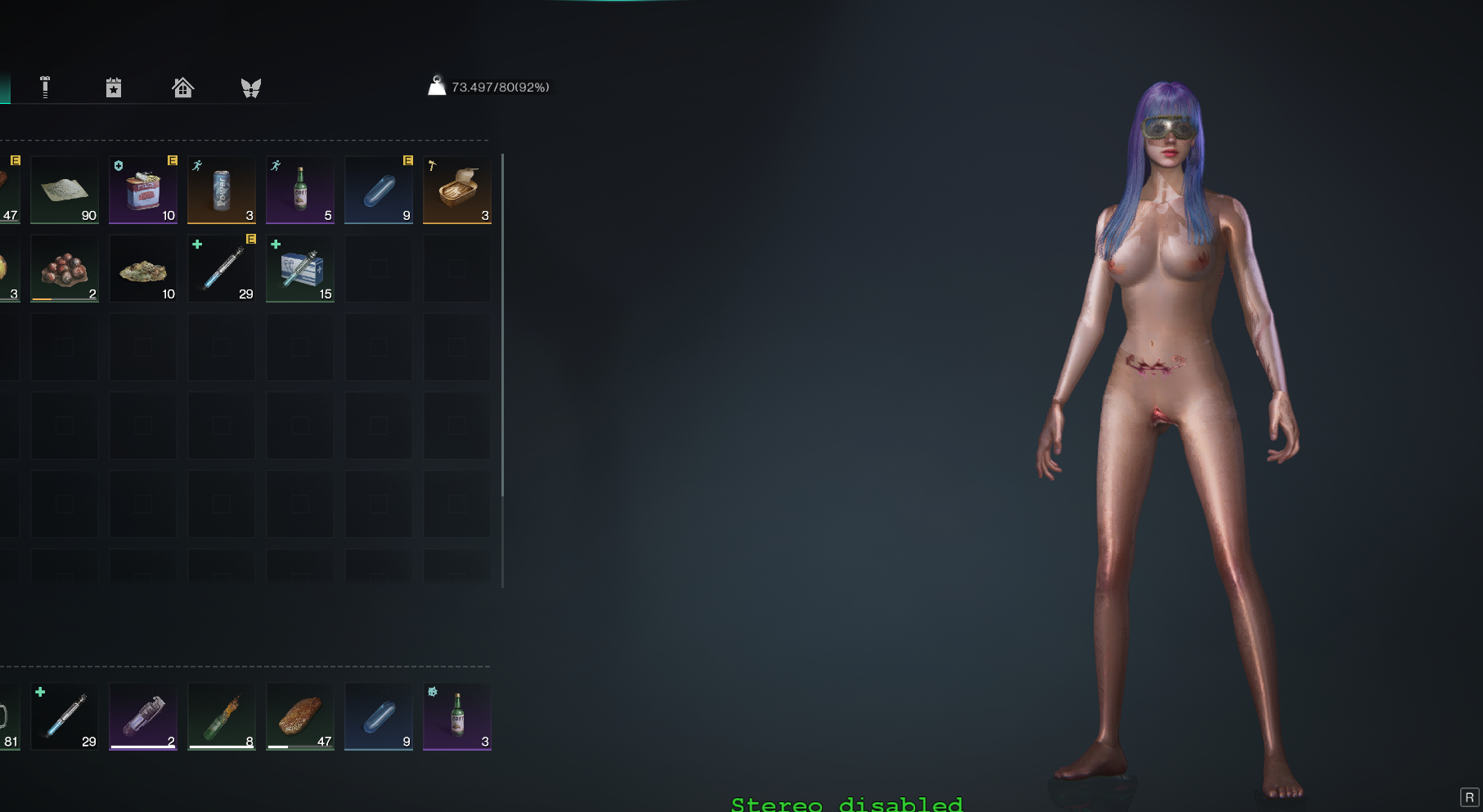Select the paper scrap stack of 90
1483x812 pixels.
(65, 191)
